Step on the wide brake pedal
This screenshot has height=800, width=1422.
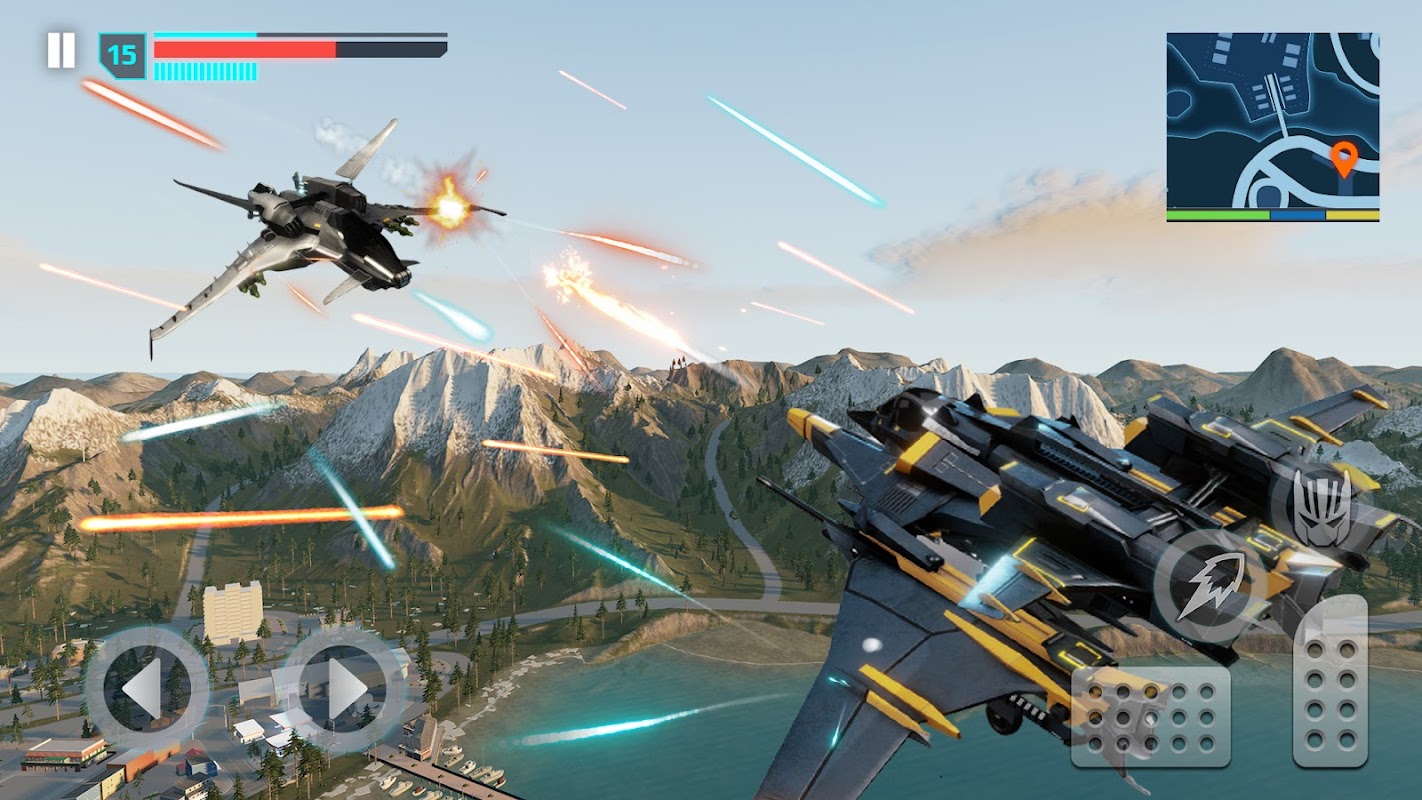pyautogui.click(x=1150, y=716)
